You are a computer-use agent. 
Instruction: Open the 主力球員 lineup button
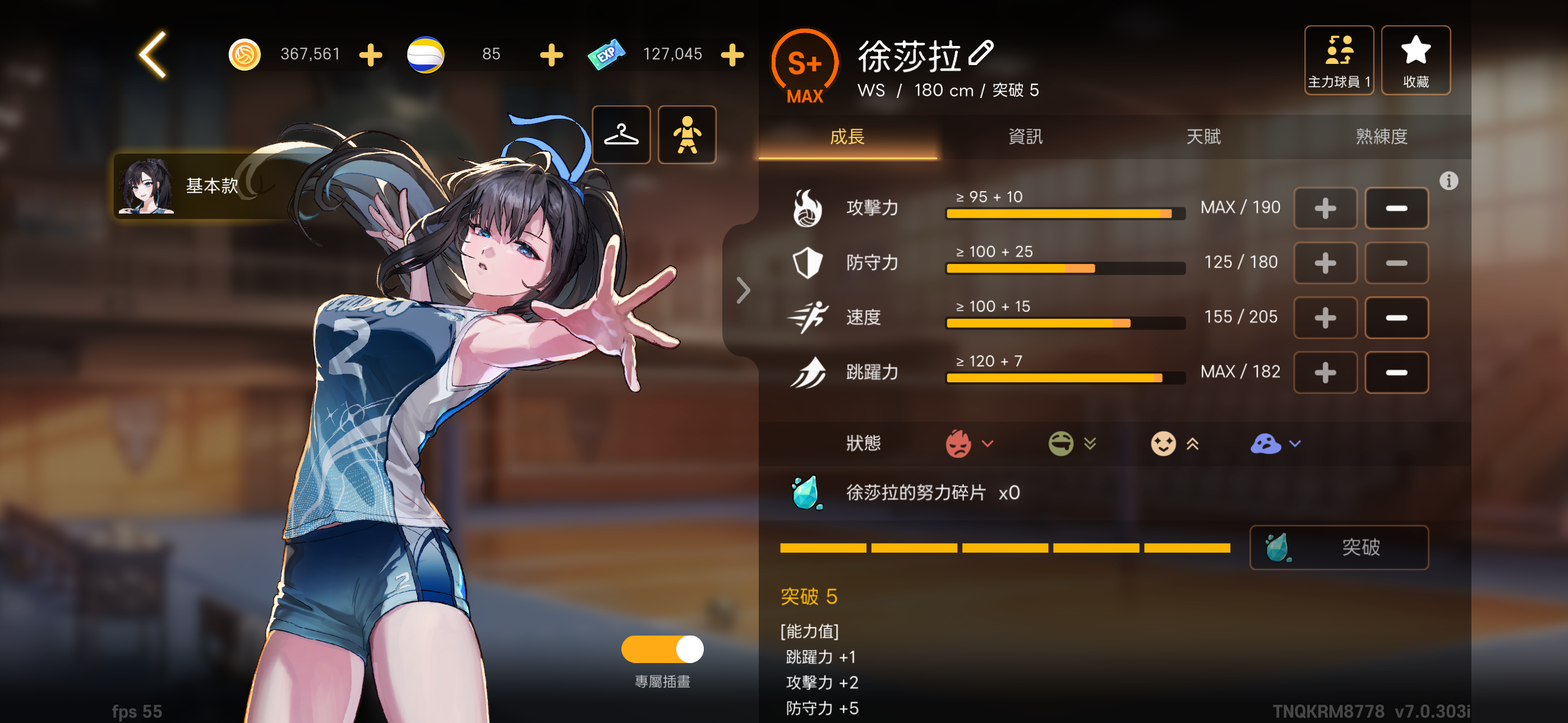pos(1339,61)
